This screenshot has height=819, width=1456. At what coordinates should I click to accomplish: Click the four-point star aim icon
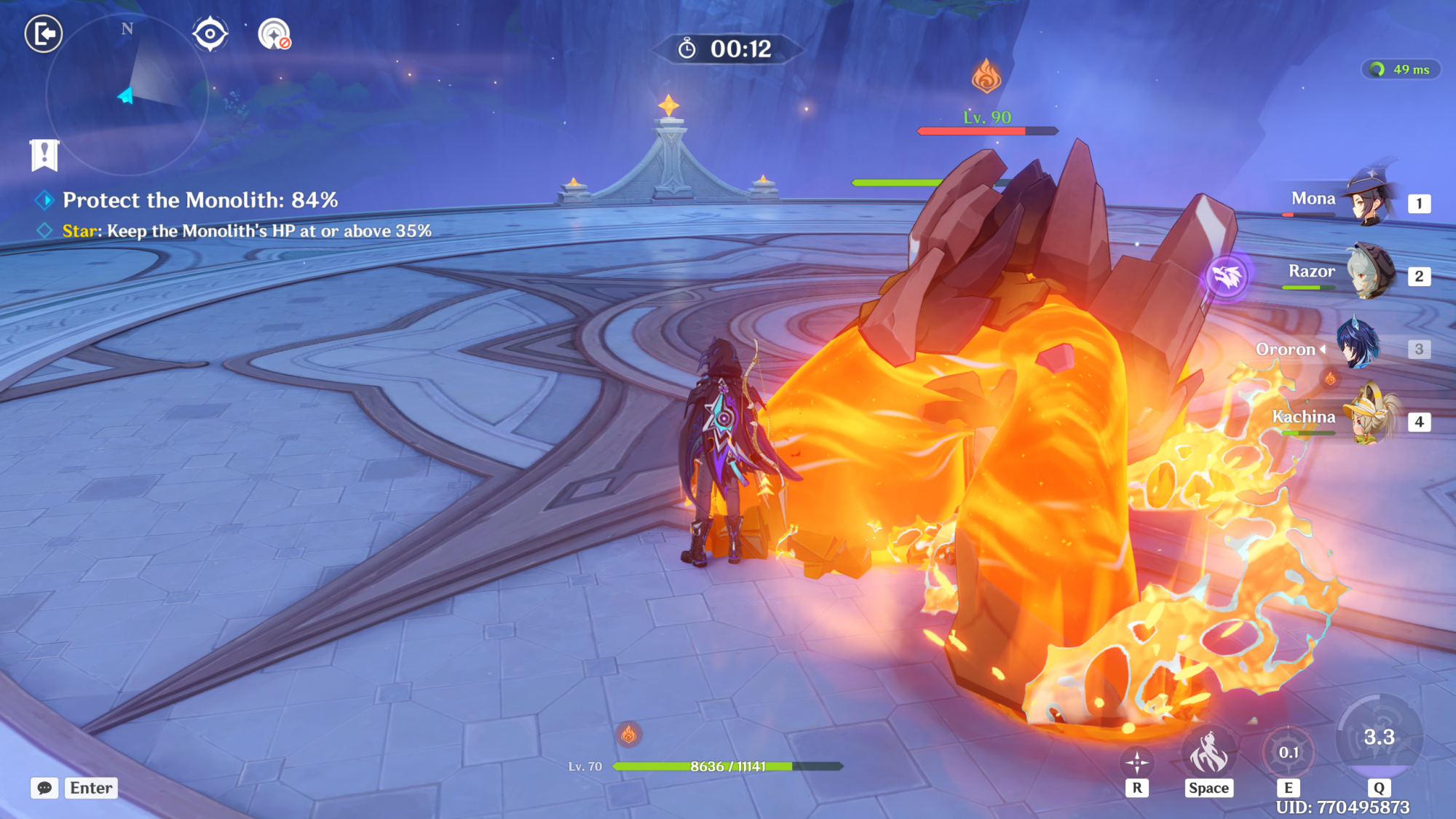tap(1137, 763)
